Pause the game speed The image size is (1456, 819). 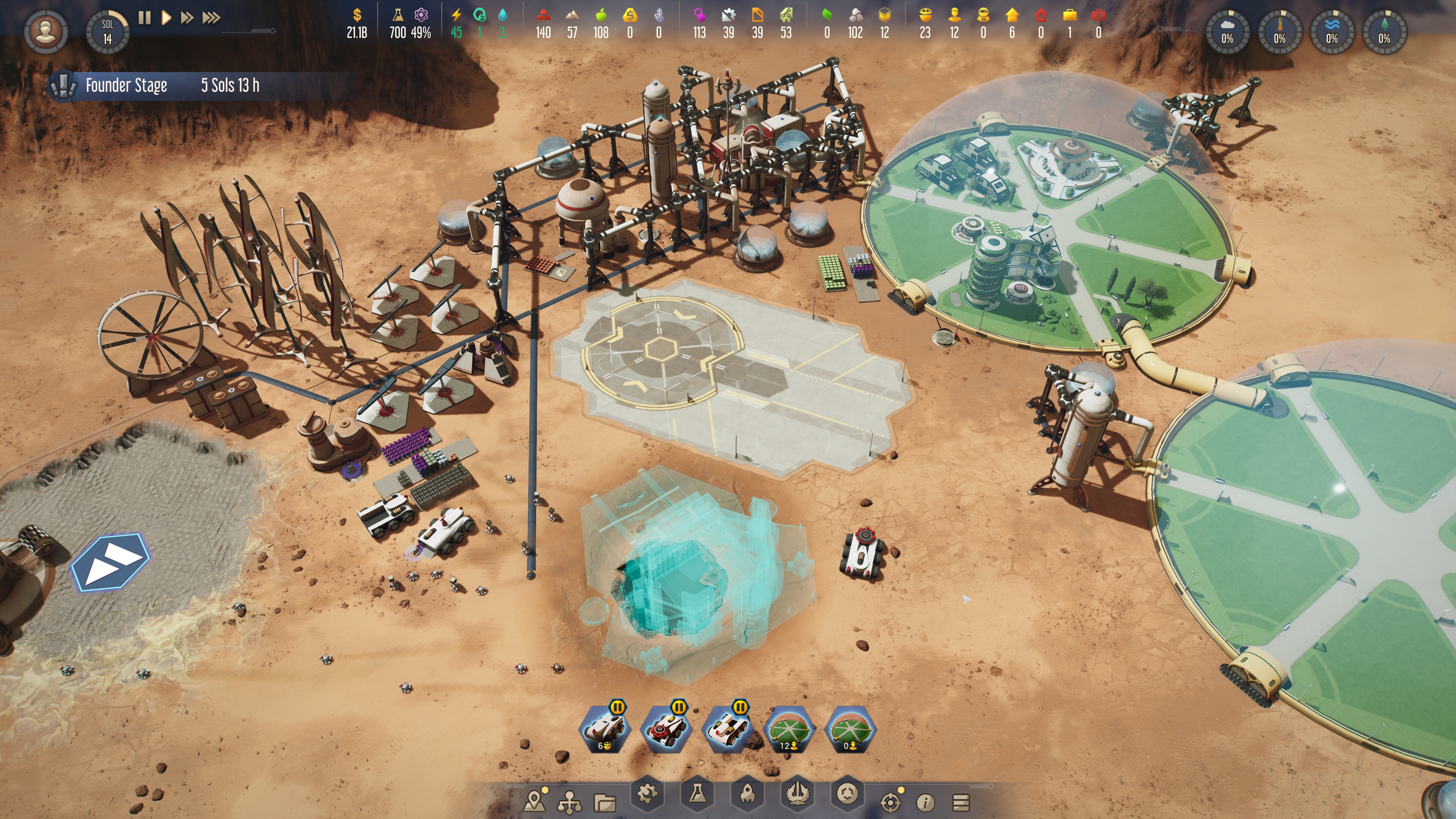tap(145, 18)
